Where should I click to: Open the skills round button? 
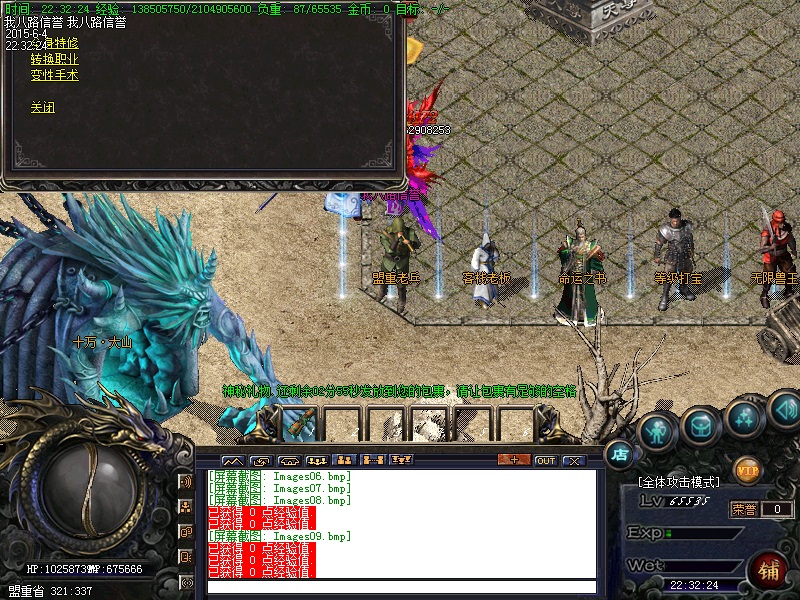coord(745,417)
